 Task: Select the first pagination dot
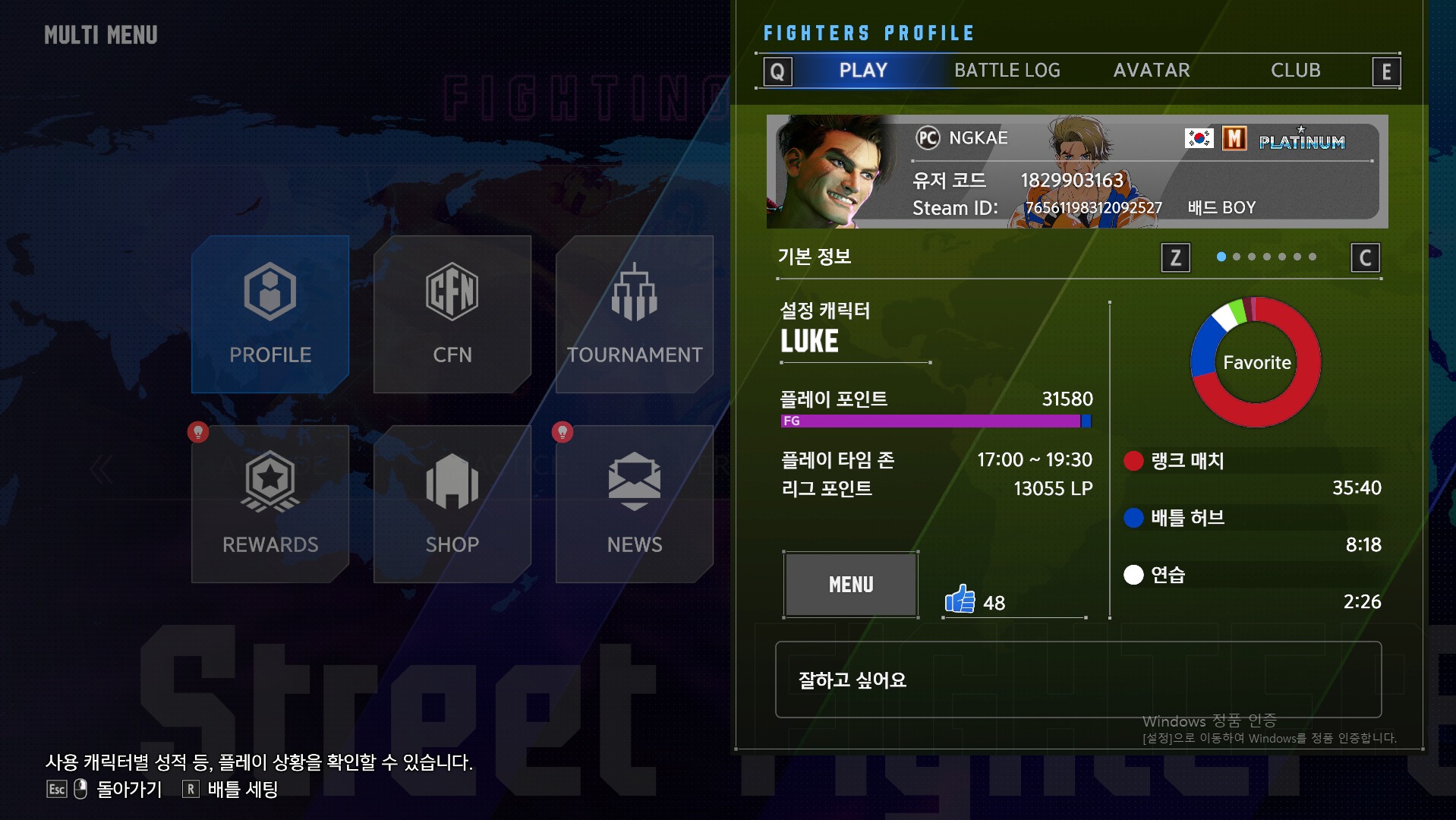click(1221, 257)
